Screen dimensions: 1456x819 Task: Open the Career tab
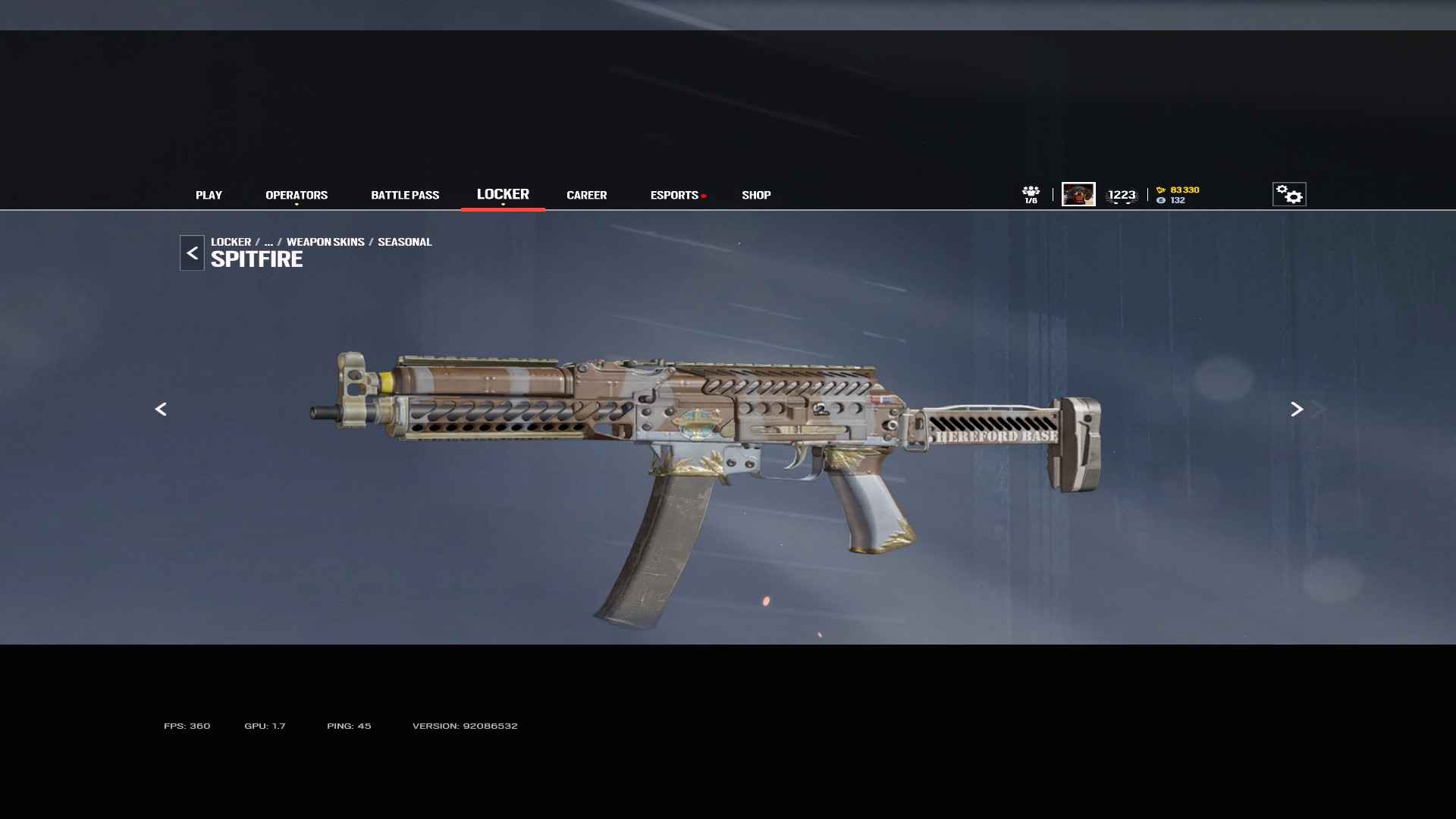[x=586, y=195]
